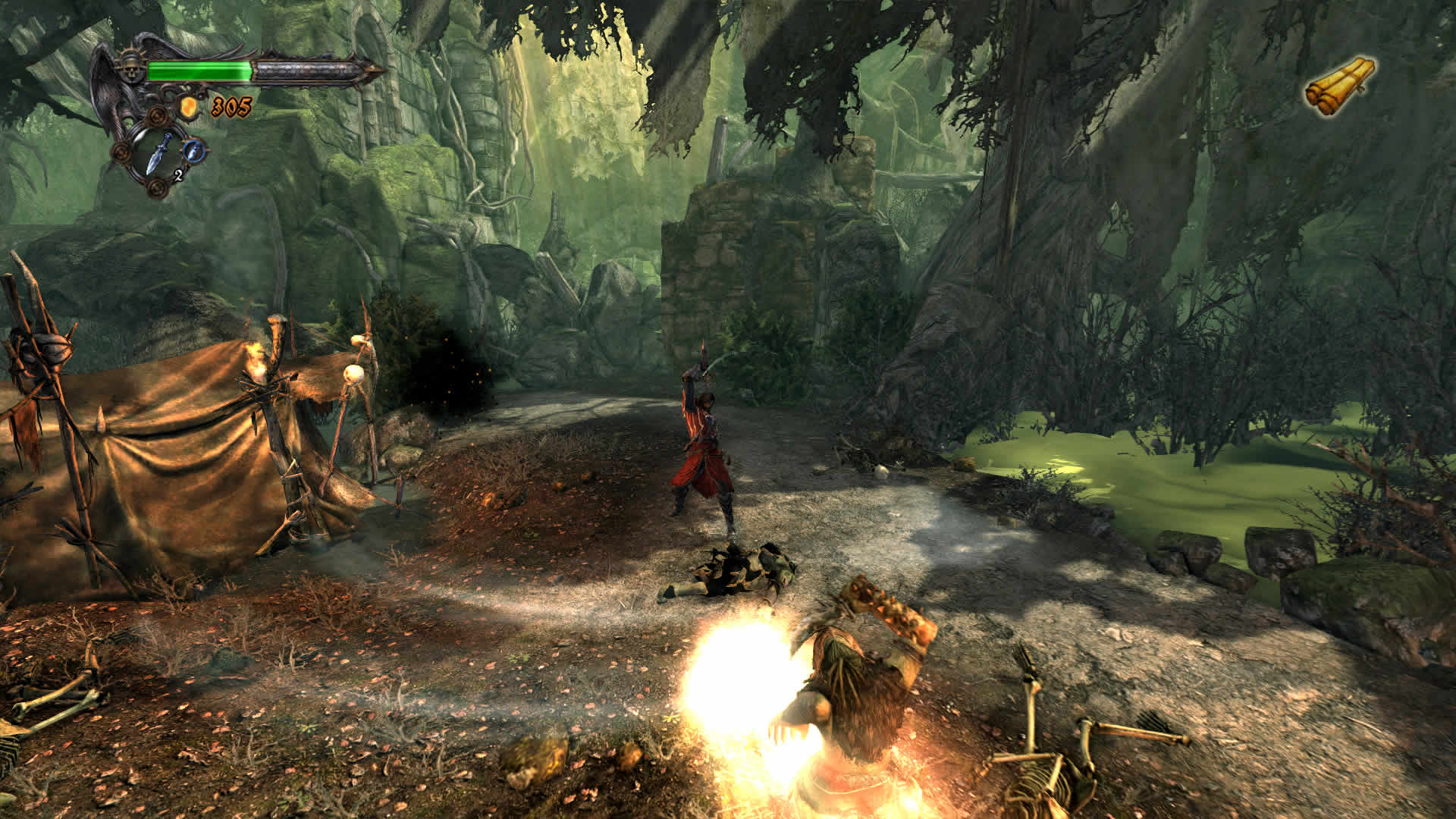The height and width of the screenshot is (819, 1456).
Task: Open the golden scroll icon
Action: [1340, 86]
